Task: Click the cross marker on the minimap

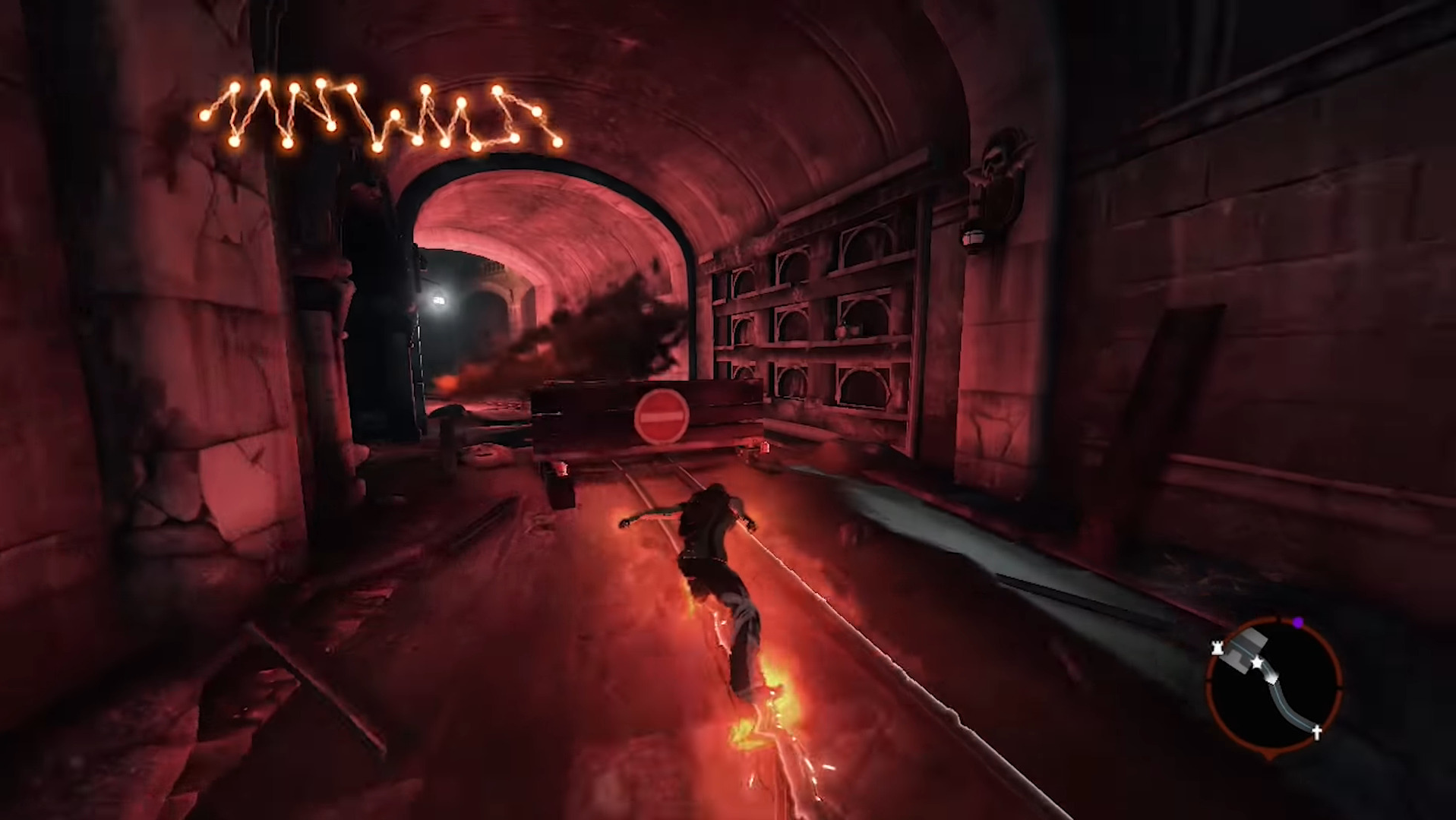Action: coord(1316,731)
